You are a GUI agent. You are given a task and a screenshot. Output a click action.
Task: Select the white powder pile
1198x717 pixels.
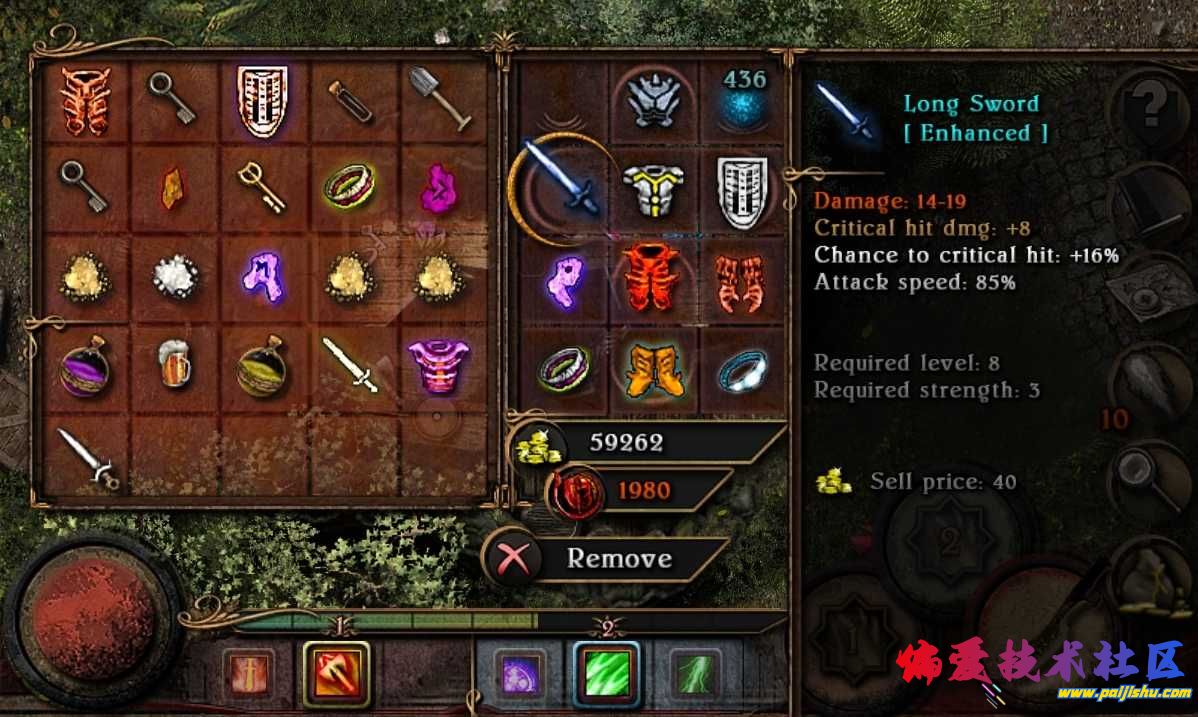pos(173,277)
